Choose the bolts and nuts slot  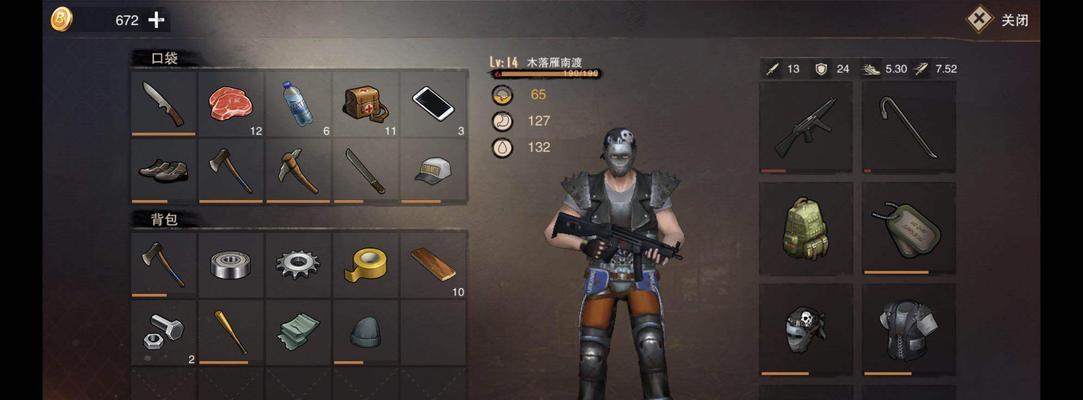pos(163,332)
